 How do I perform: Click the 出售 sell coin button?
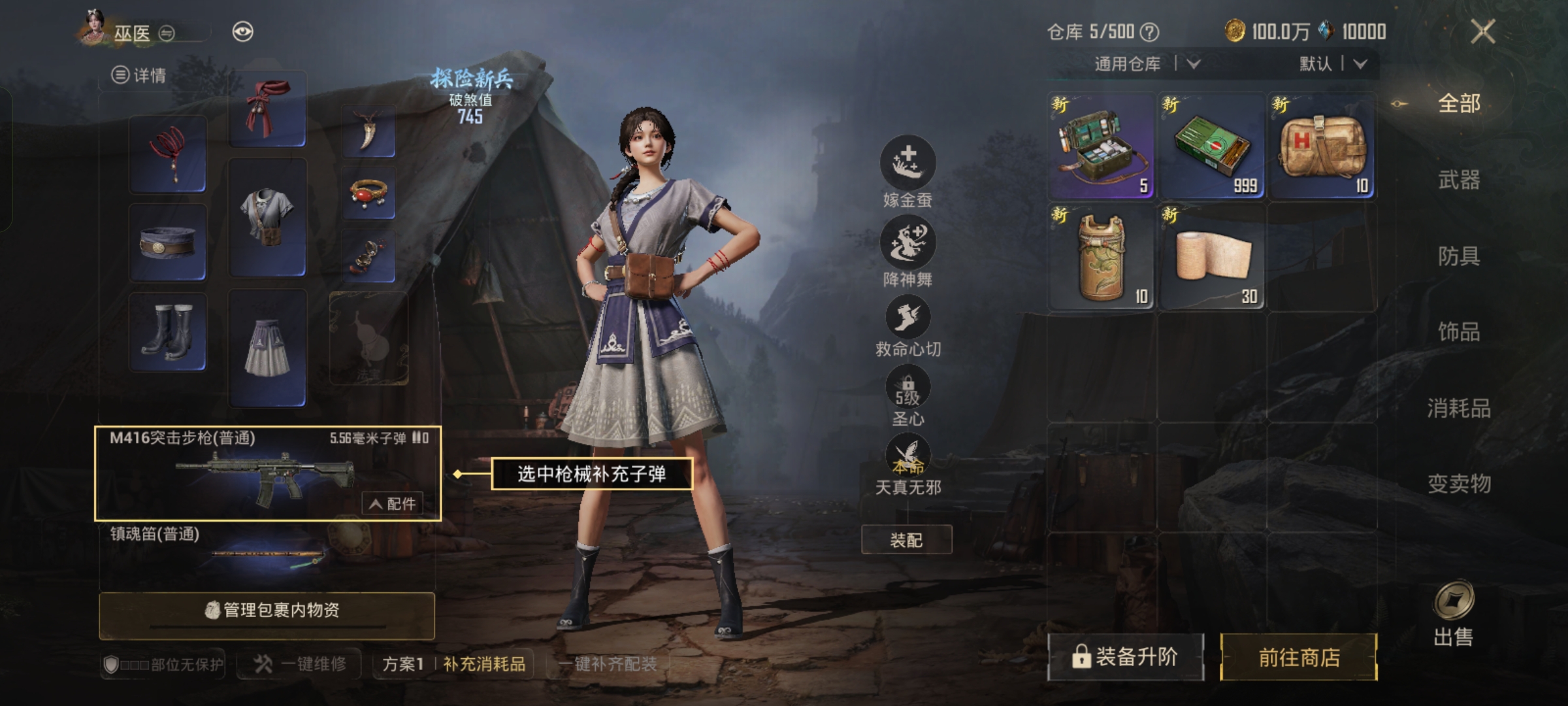point(1453,613)
